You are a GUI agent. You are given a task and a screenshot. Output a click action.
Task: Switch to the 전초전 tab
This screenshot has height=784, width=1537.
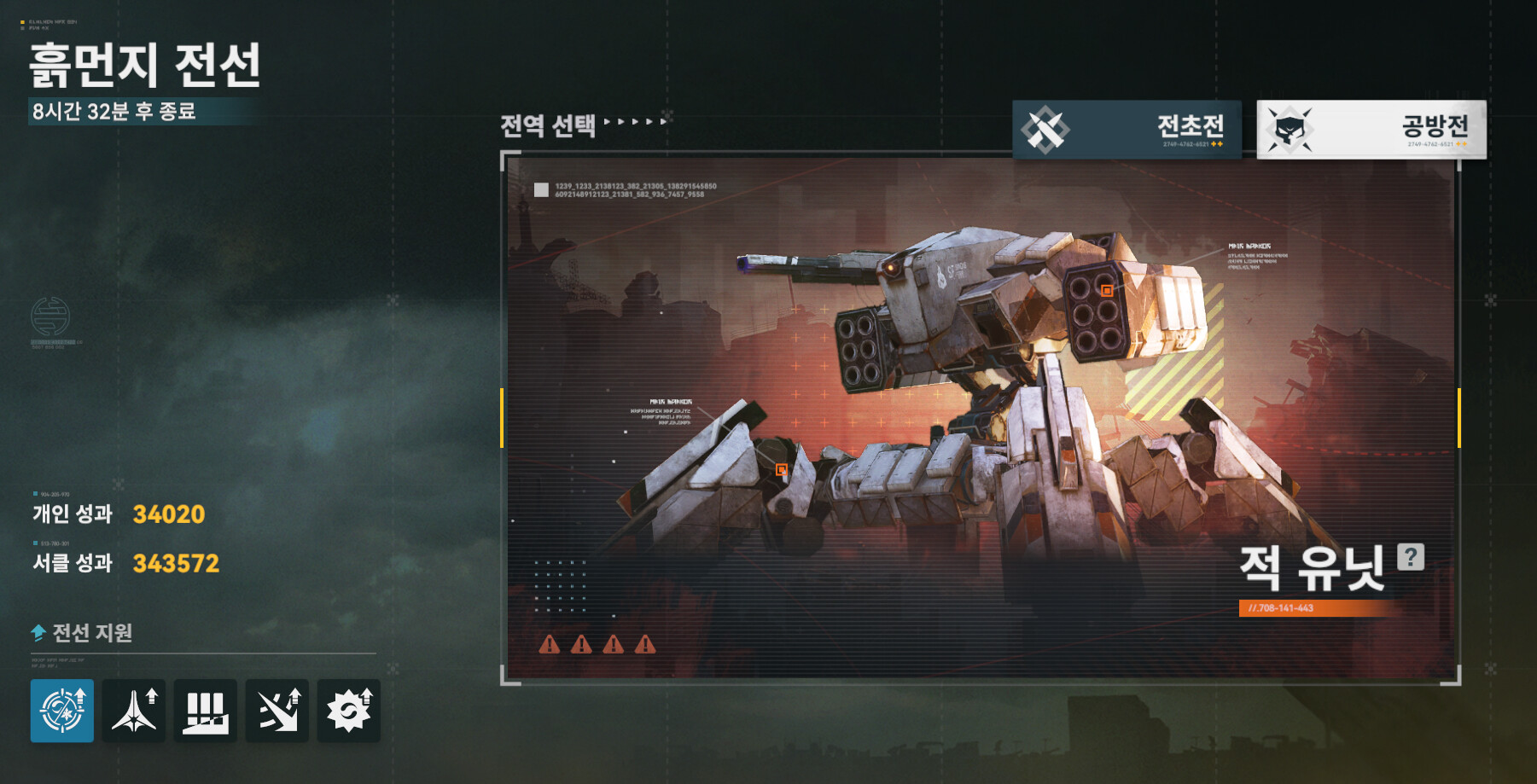tap(1127, 129)
